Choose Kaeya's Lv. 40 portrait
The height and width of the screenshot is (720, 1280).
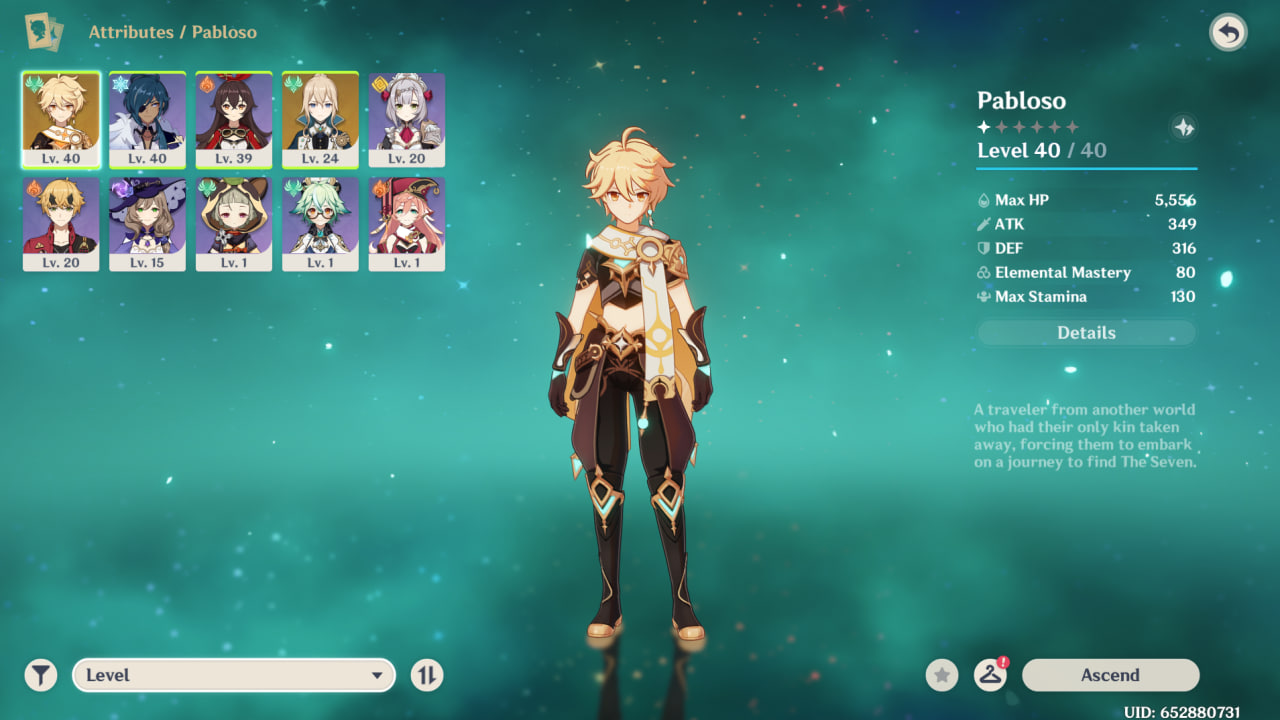coord(147,119)
